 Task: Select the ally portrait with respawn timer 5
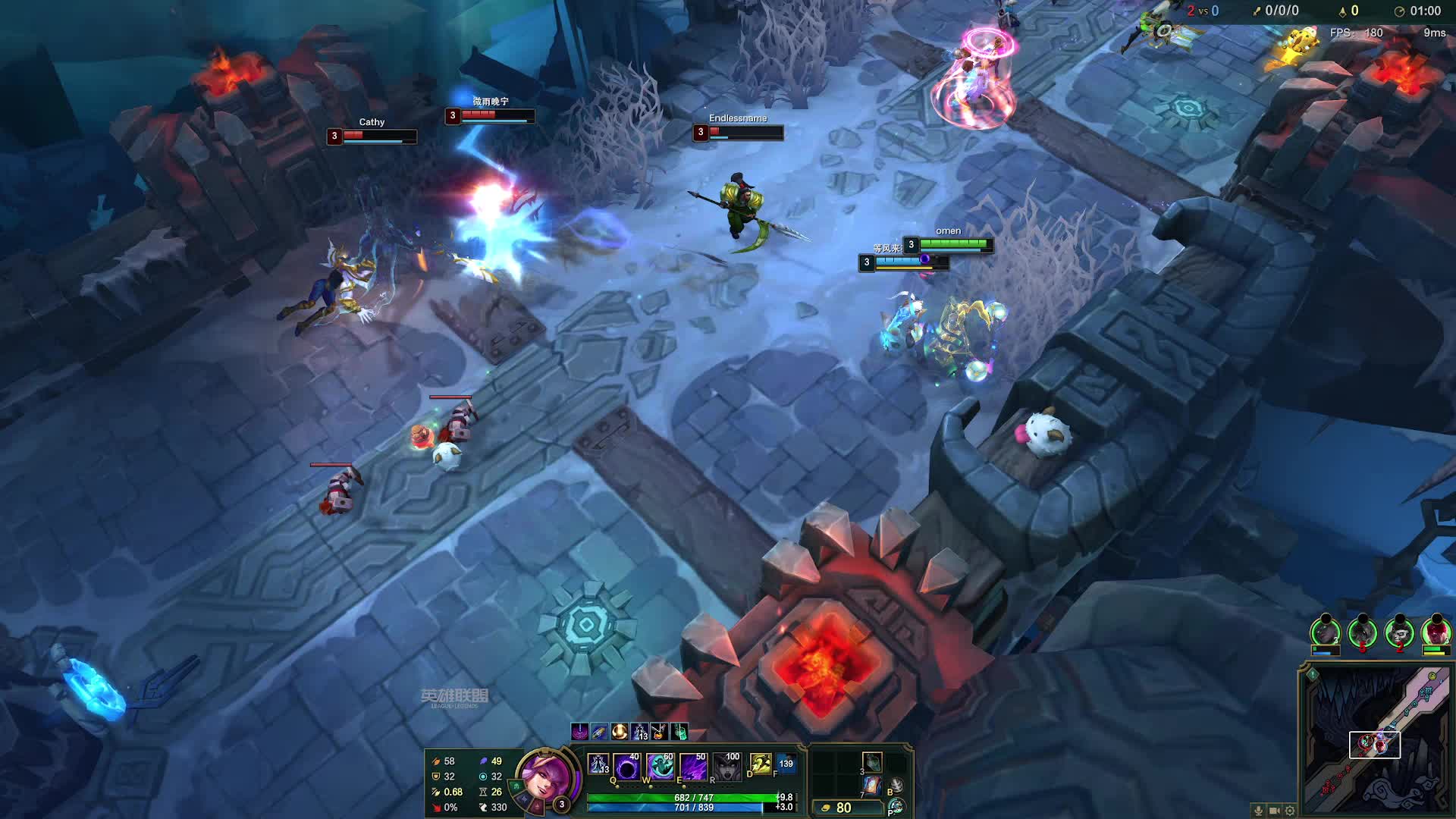pos(1363,631)
